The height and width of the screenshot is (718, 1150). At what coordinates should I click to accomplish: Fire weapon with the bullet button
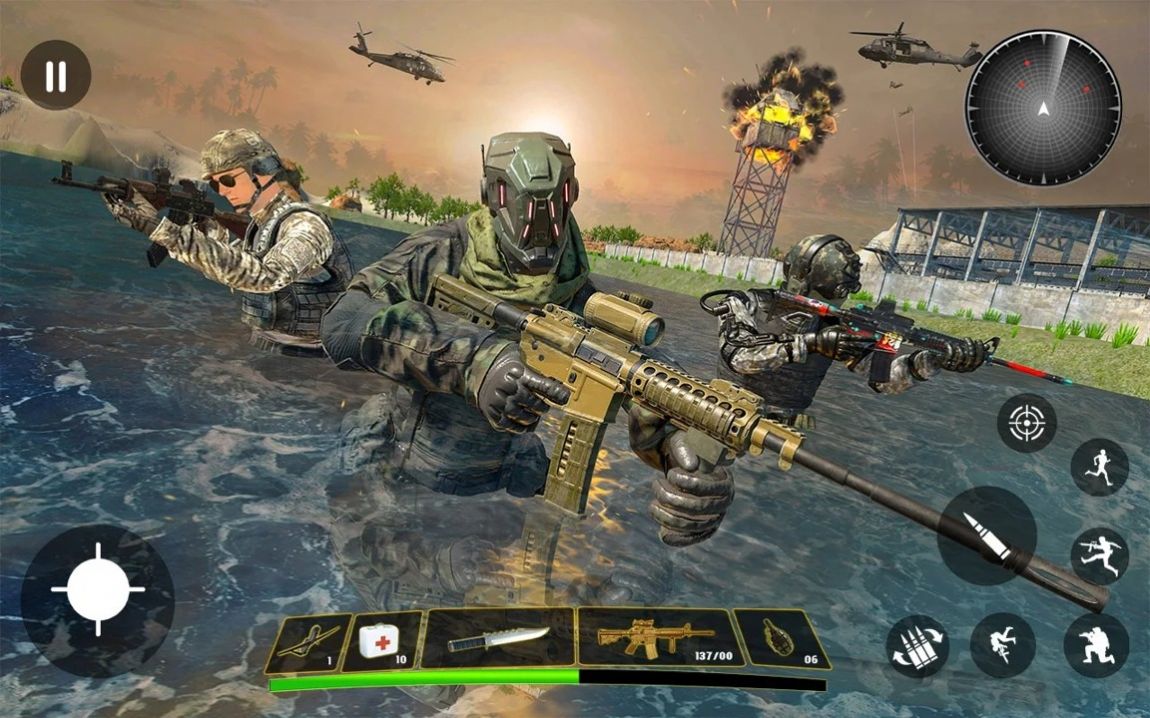click(986, 535)
